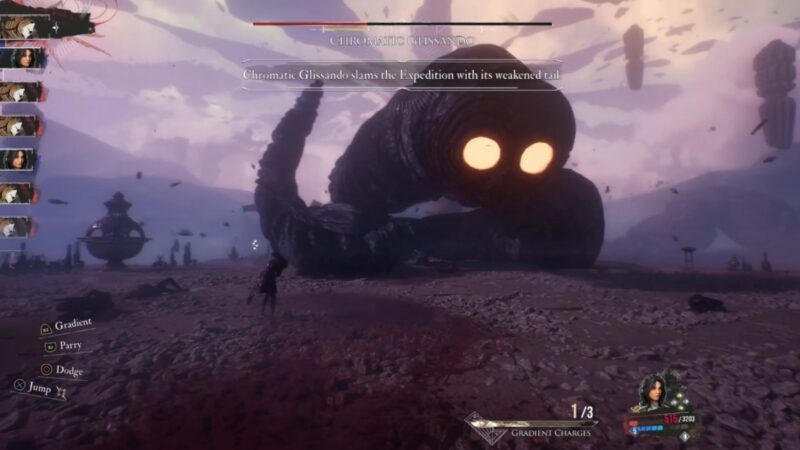Select the active-turn portrait heading the turn order
This screenshot has width=800, height=450.
(24, 27)
